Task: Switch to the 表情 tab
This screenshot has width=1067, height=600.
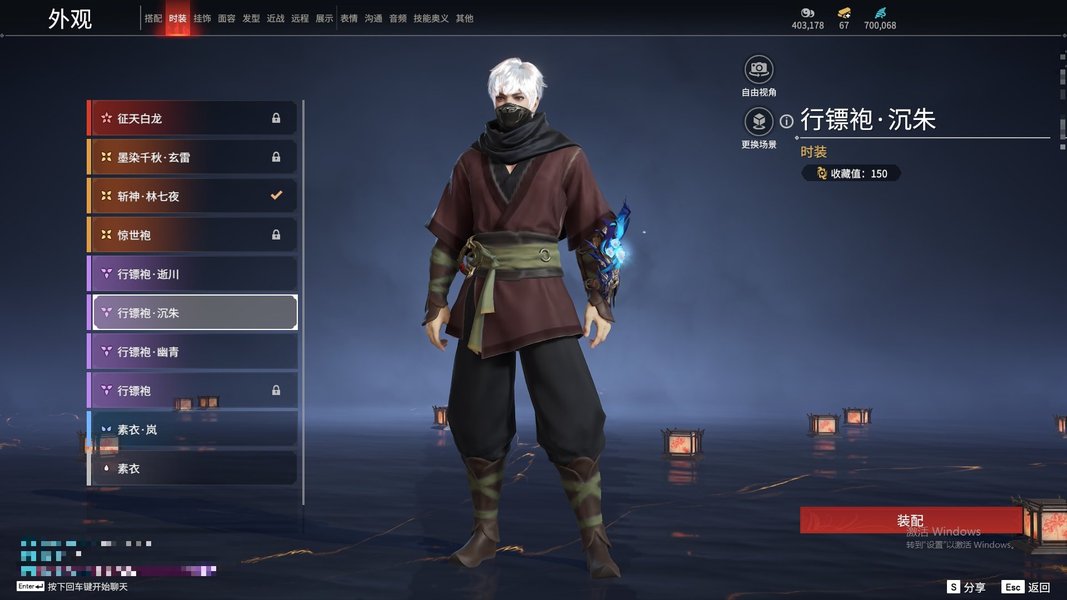Action: tap(349, 18)
